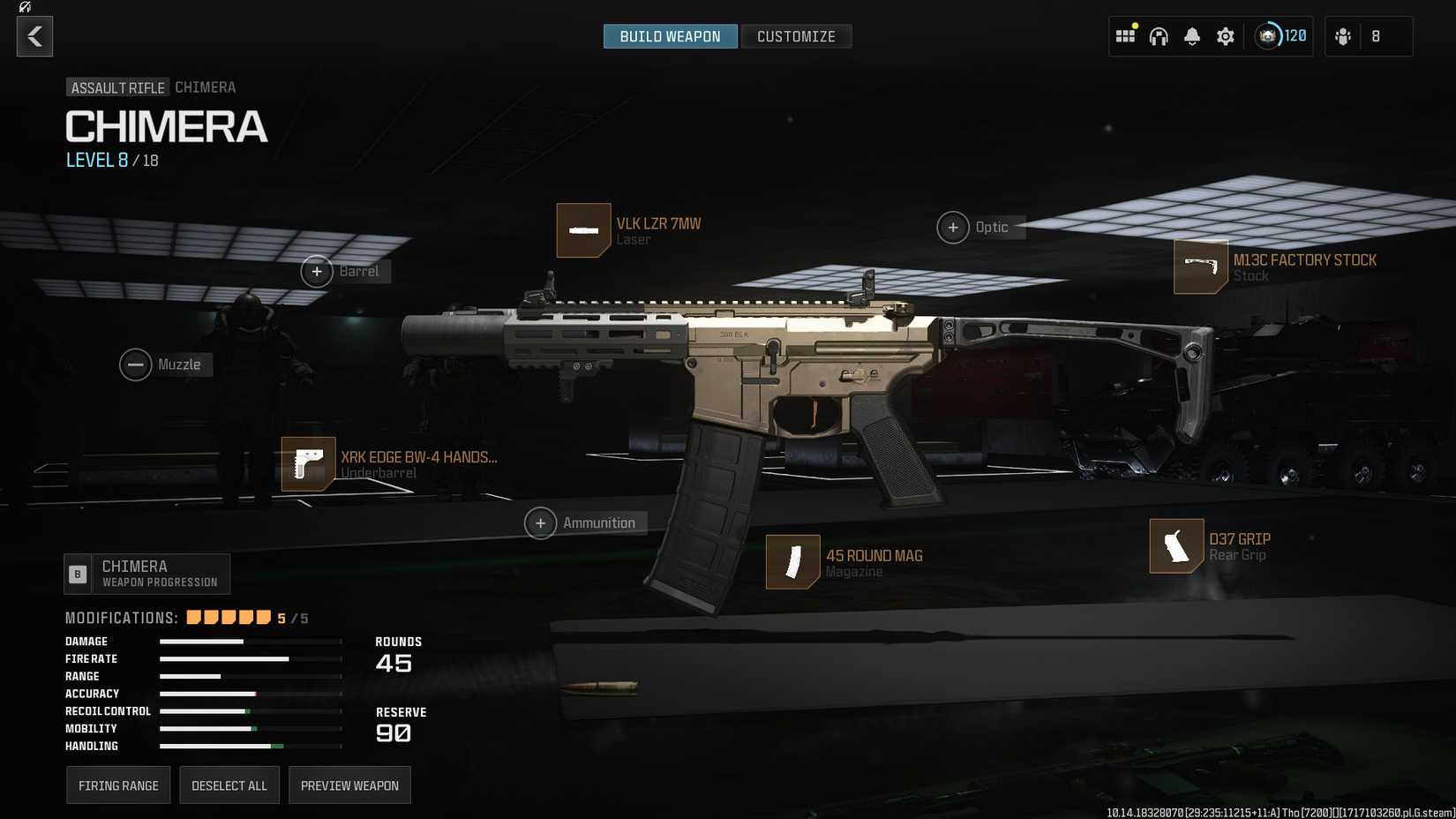
Task: Open the games grid menu
Action: pyautogui.click(x=1125, y=36)
